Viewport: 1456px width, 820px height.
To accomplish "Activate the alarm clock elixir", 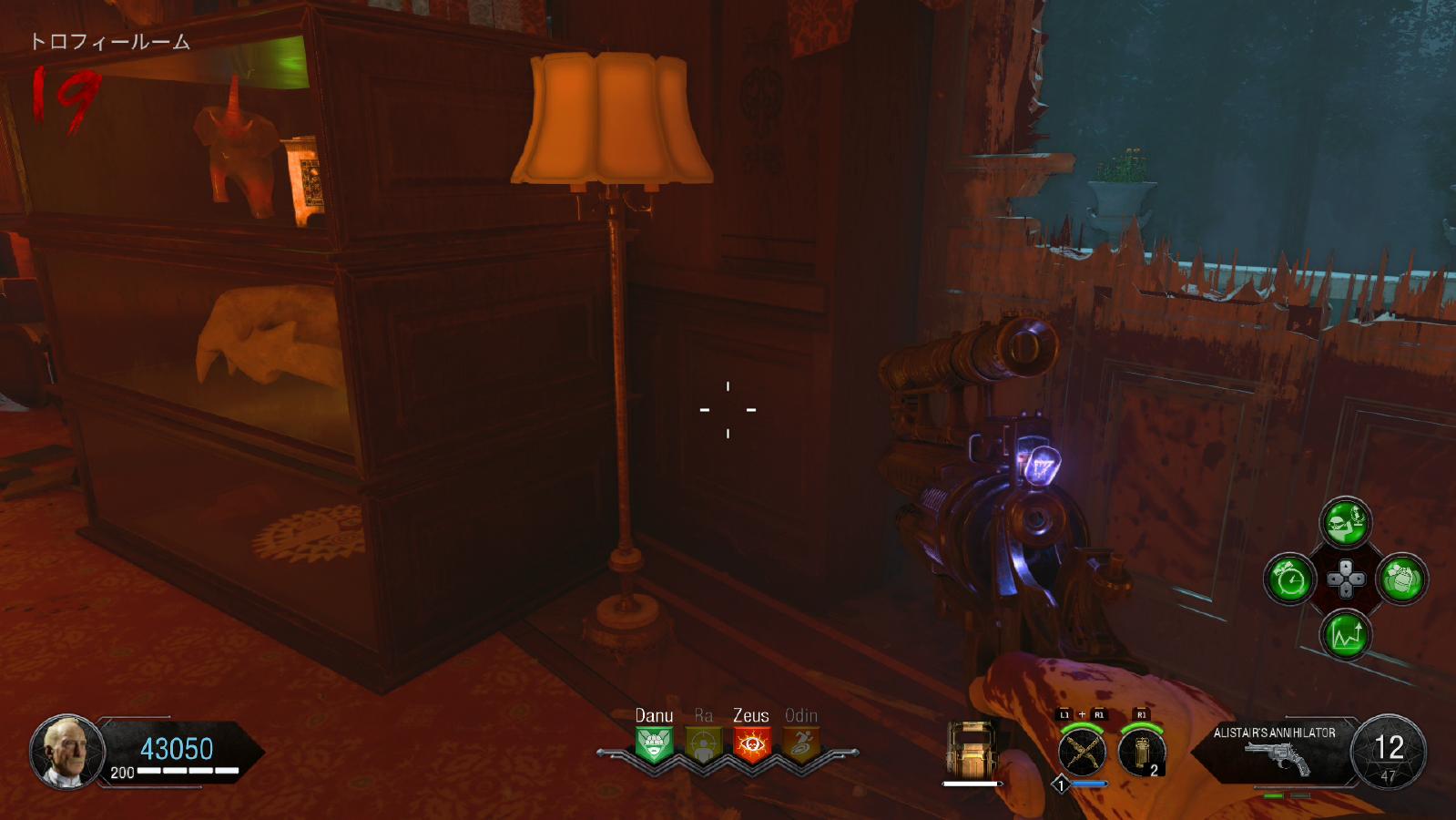I will 1289,579.
